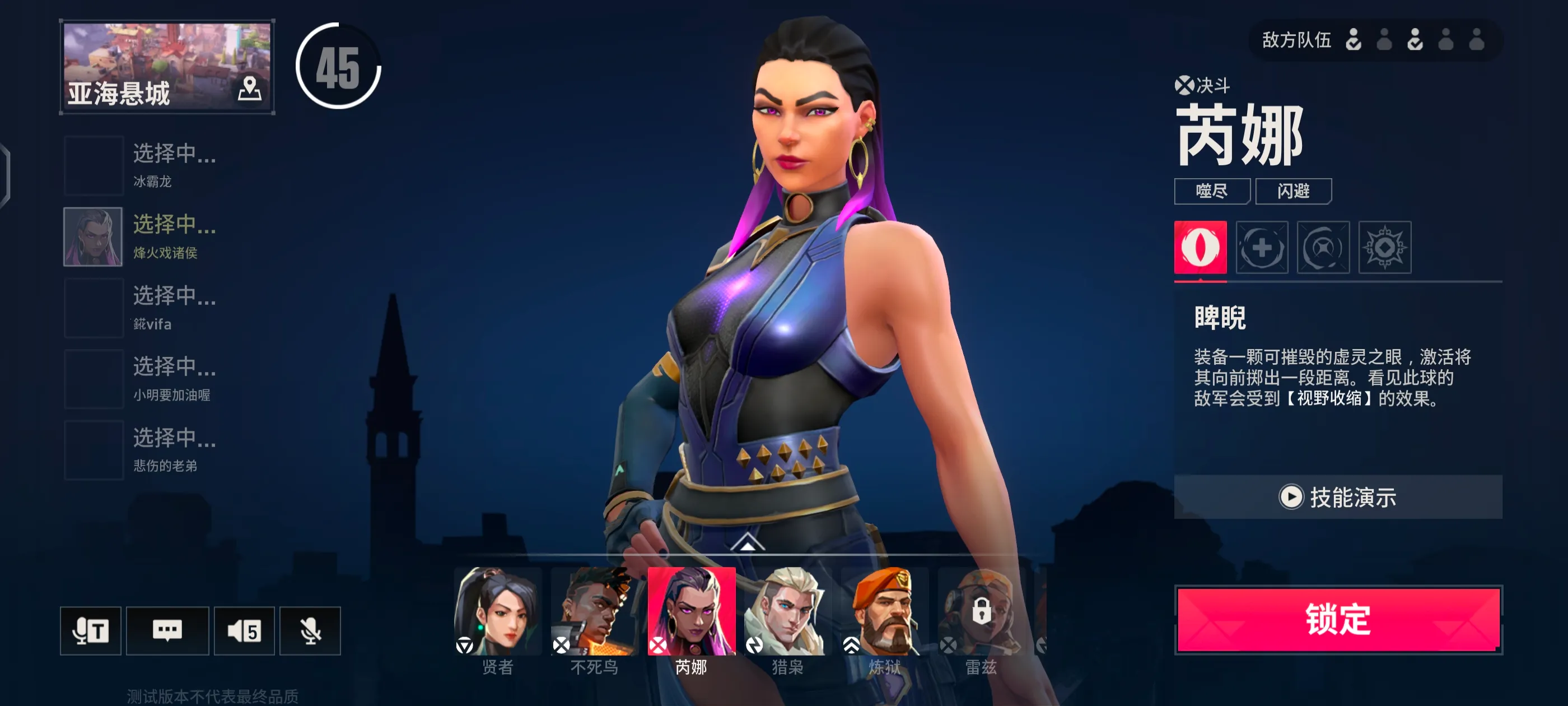
Task: Play the 技能演示 skill demo
Action: tap(1338, 497)
